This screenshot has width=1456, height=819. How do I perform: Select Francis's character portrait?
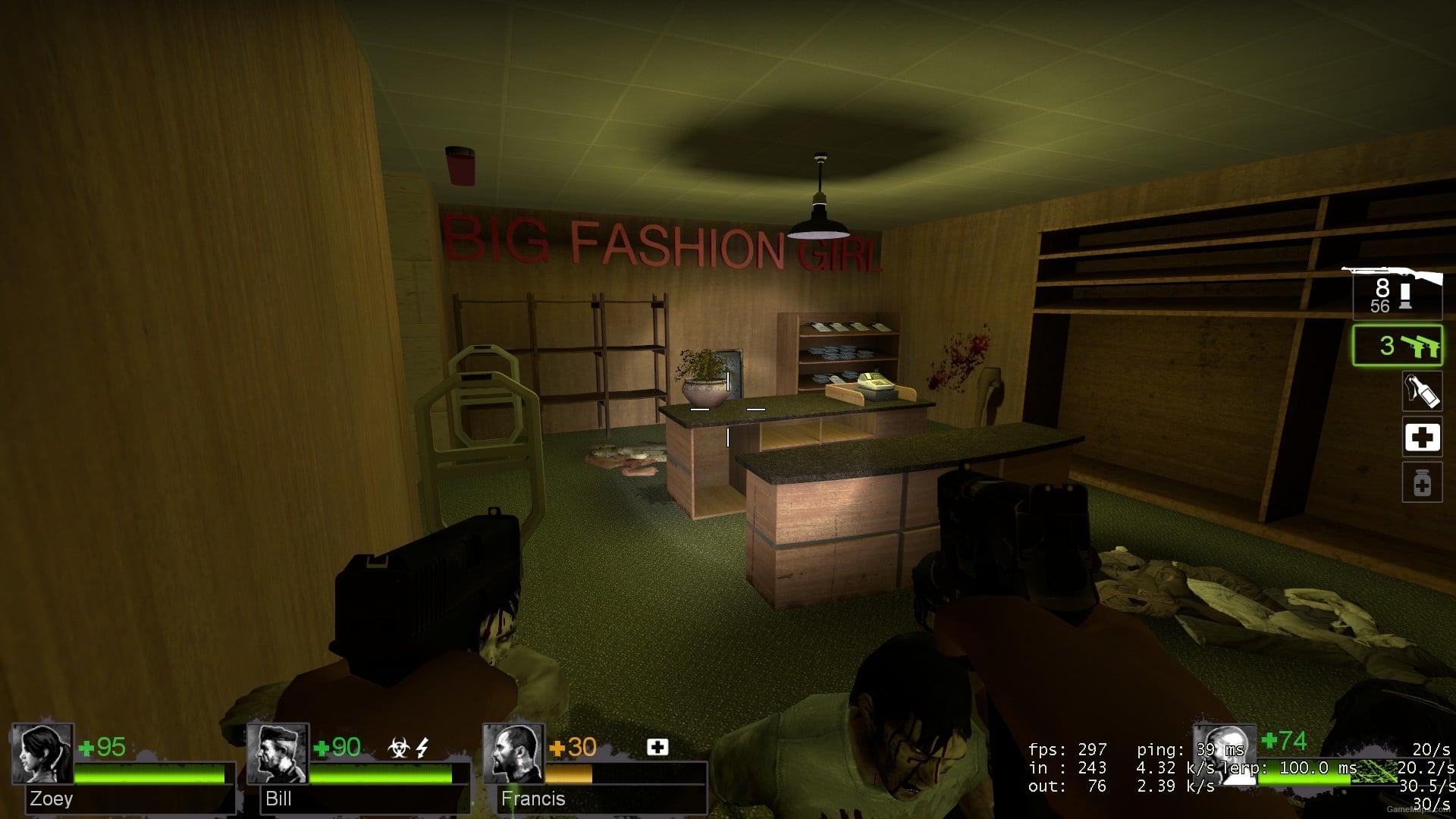[516, 755]
